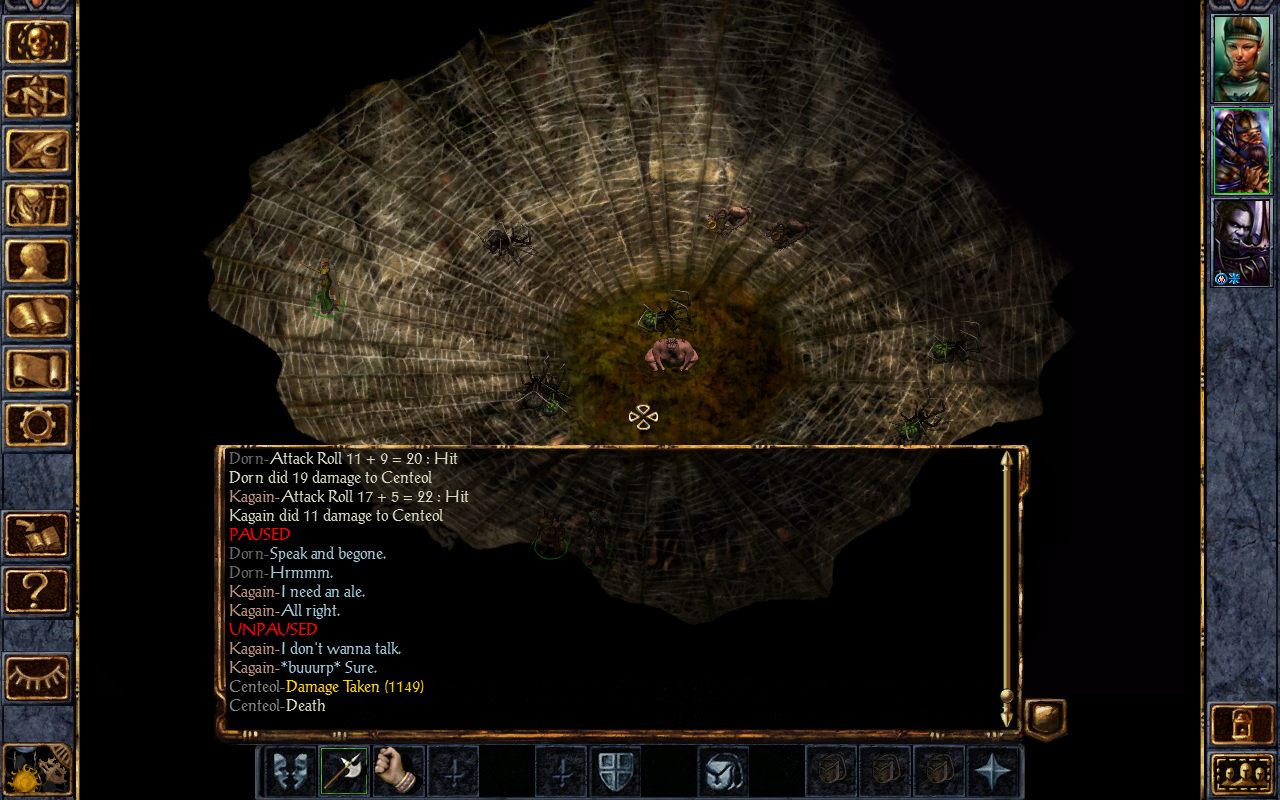Open the journal quill and inkwell button
The height and width of the screenshot is (800, 1280).
point(38,151)
